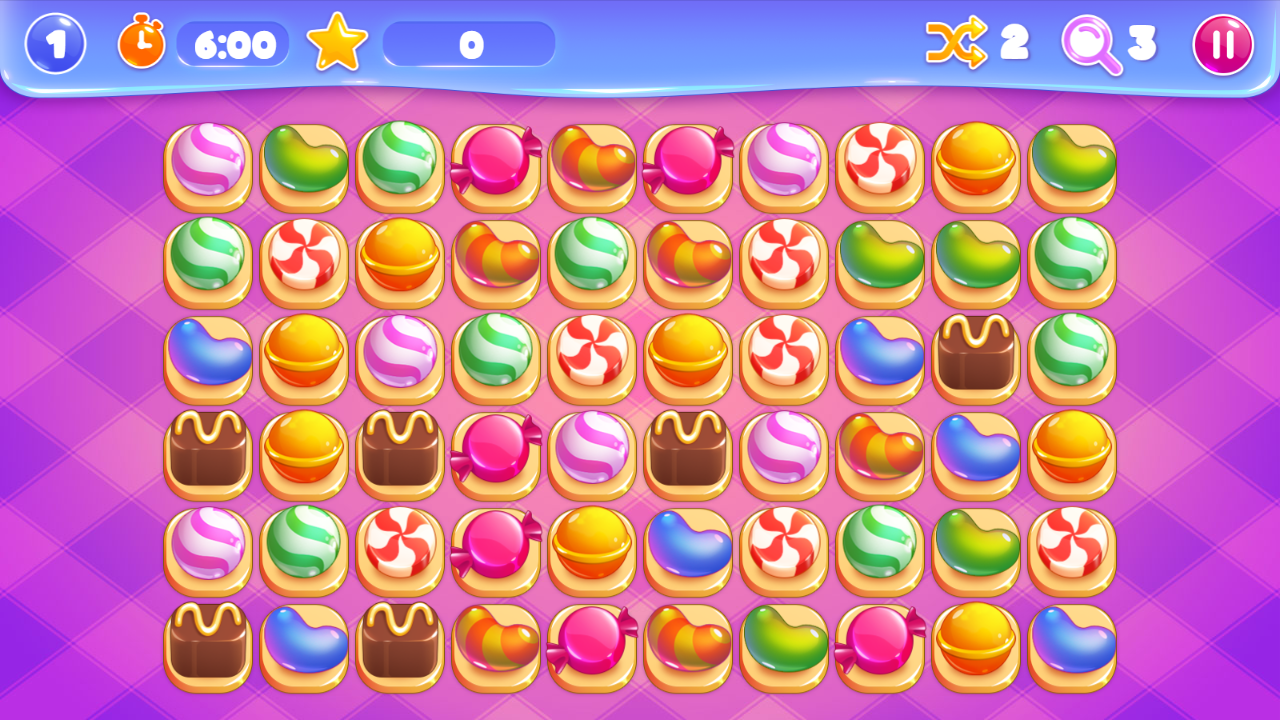Click the timer showing 6:00

coord(232,44)
